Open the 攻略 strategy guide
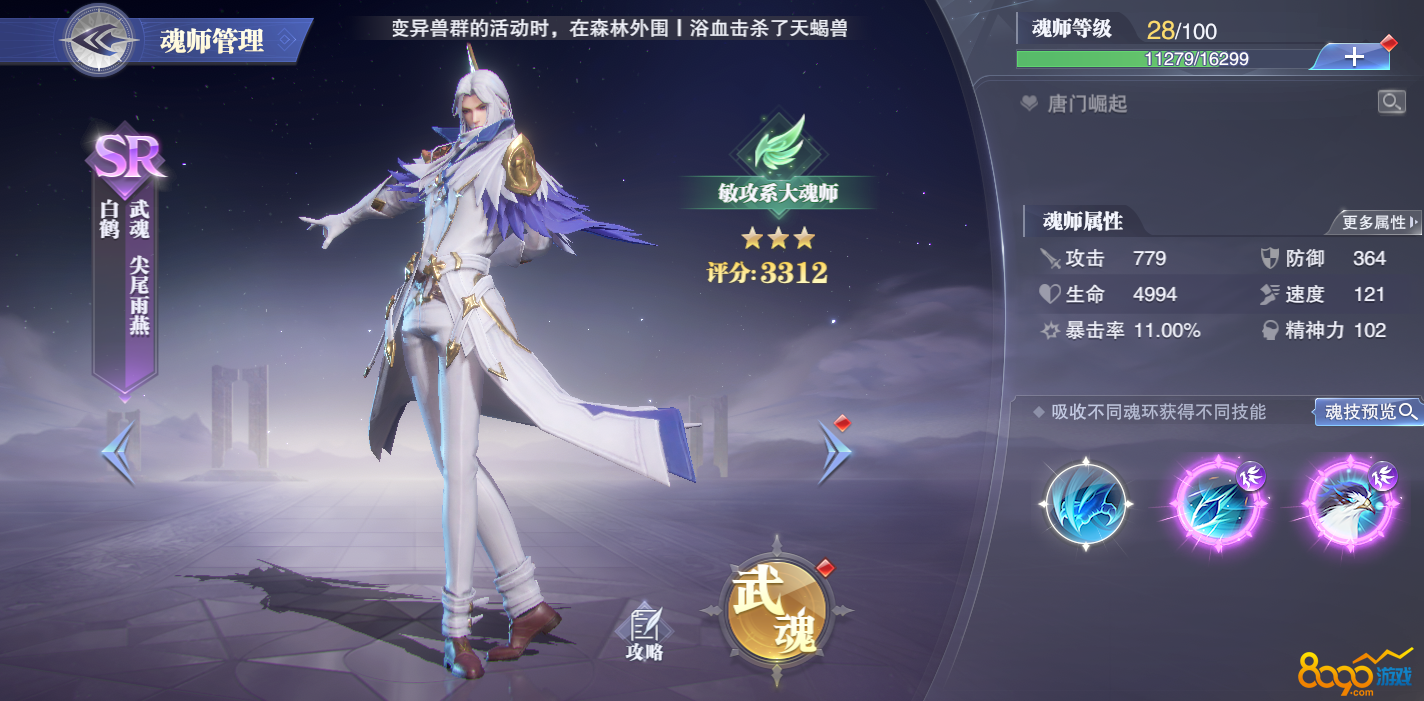Image resolution: width=1424 pixels, height=701 pixels. (644, 632)
